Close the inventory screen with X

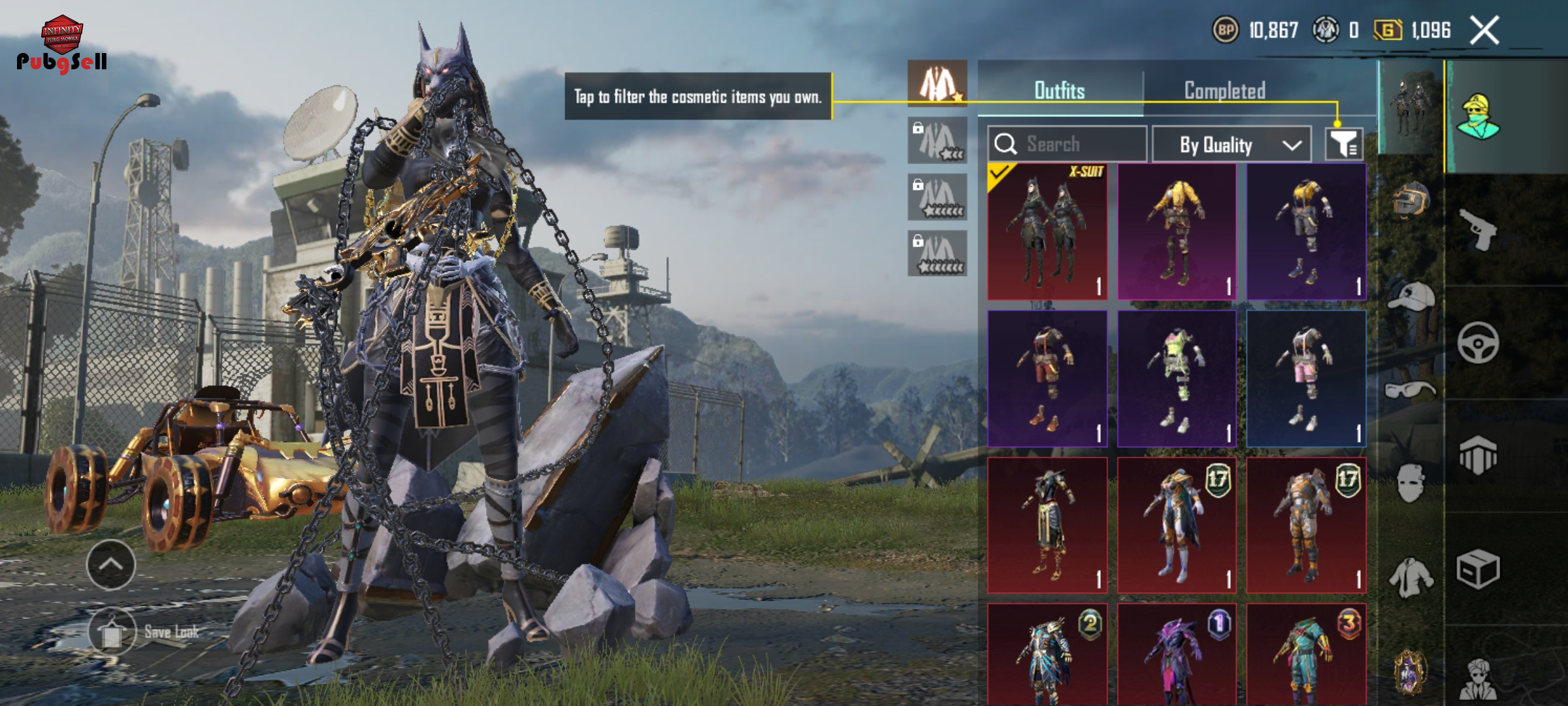(1484, 31)
